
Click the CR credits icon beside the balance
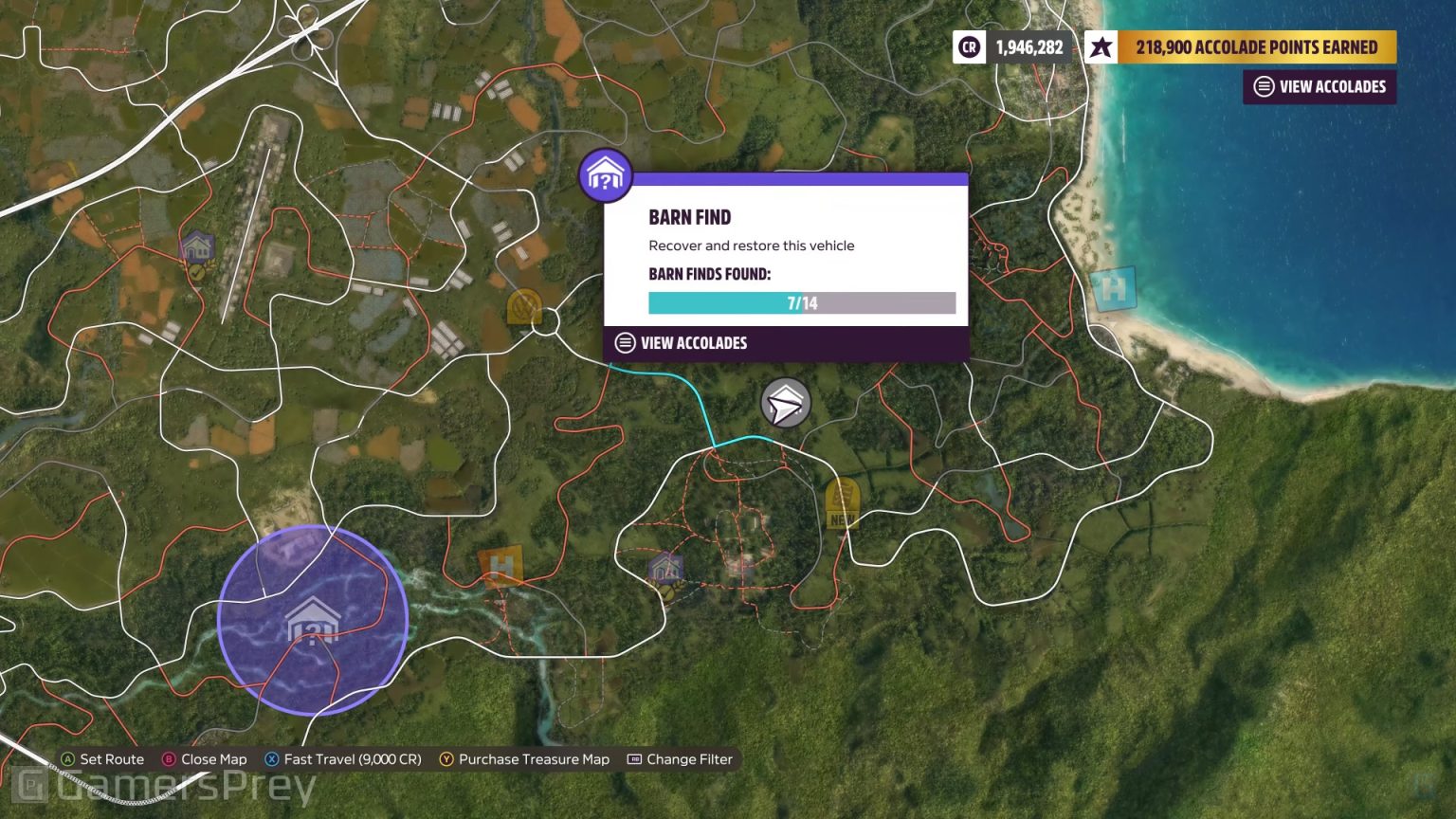pyautogui.click(x=969, y=45)
